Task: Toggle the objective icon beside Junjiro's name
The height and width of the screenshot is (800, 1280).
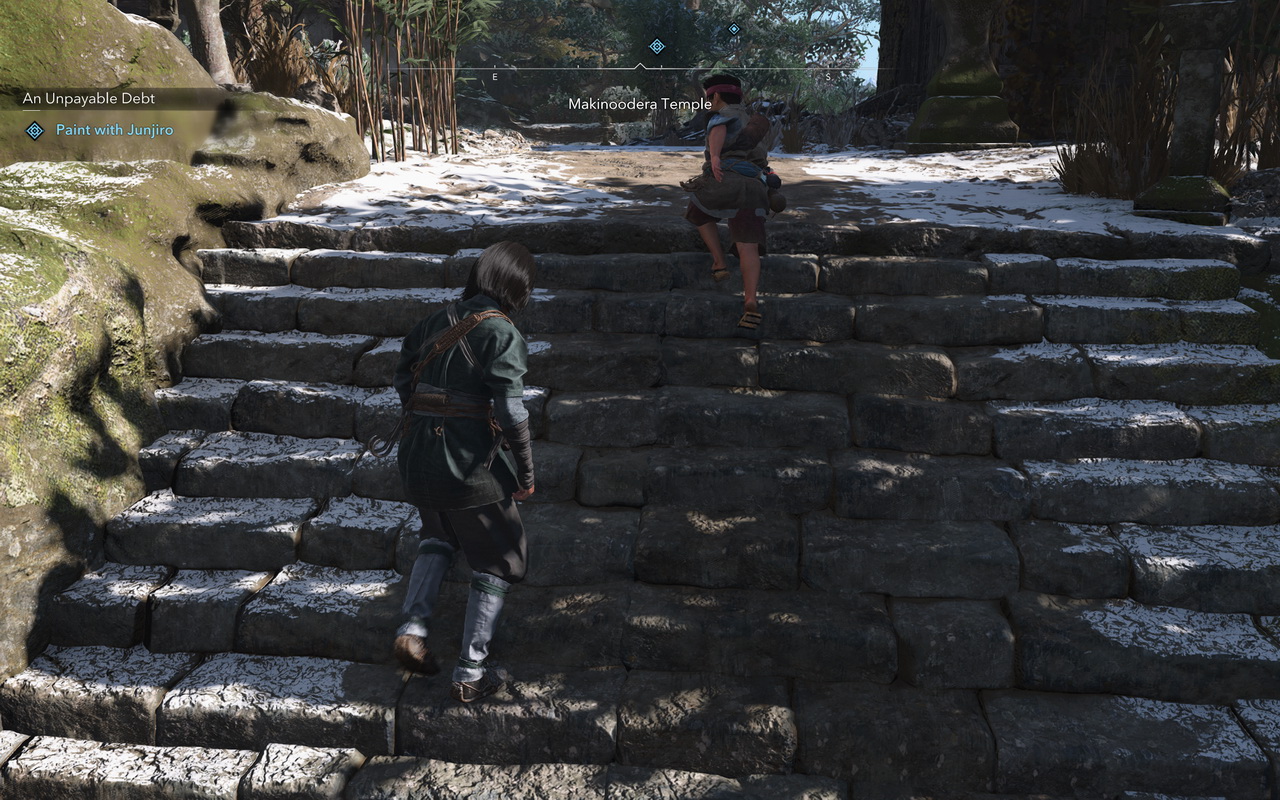Action: [x=36, y=130]
